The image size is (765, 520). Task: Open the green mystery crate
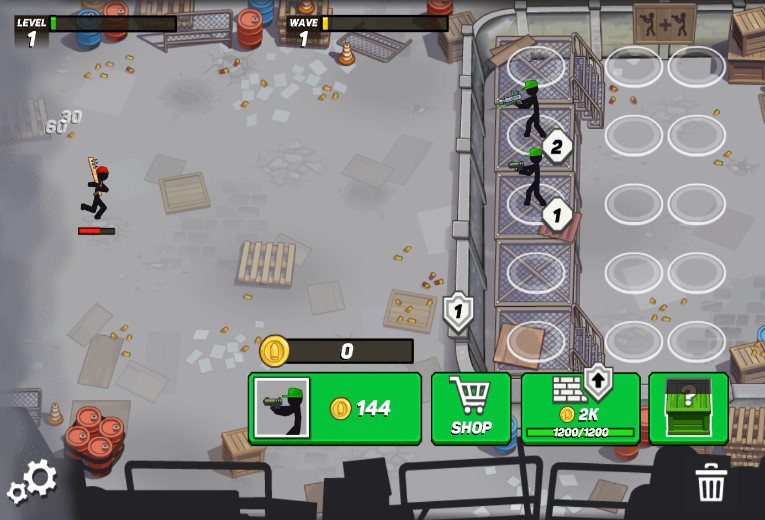pos(688,408)
